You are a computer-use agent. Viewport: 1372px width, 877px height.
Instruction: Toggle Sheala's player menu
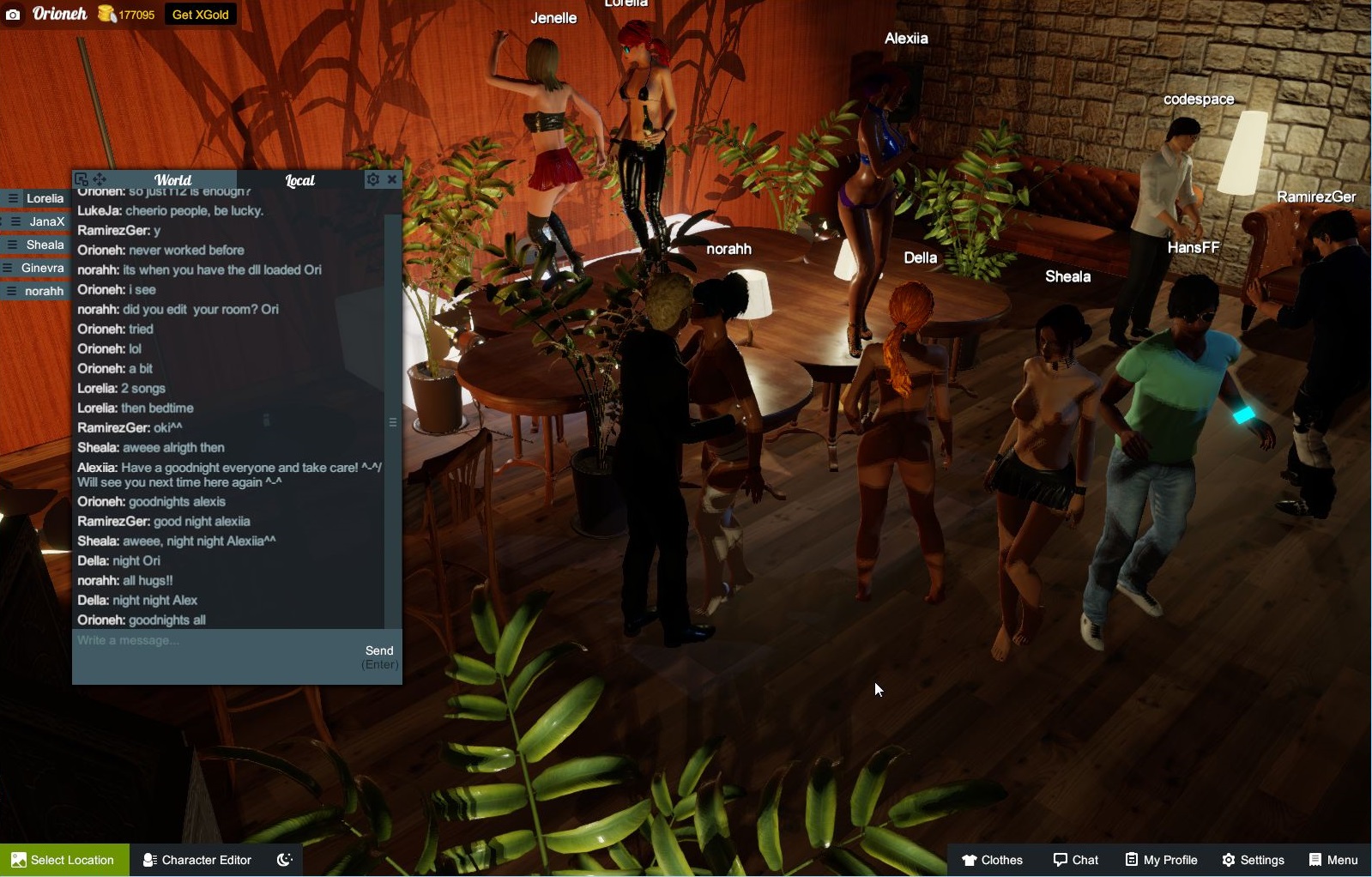click(12, 245)
